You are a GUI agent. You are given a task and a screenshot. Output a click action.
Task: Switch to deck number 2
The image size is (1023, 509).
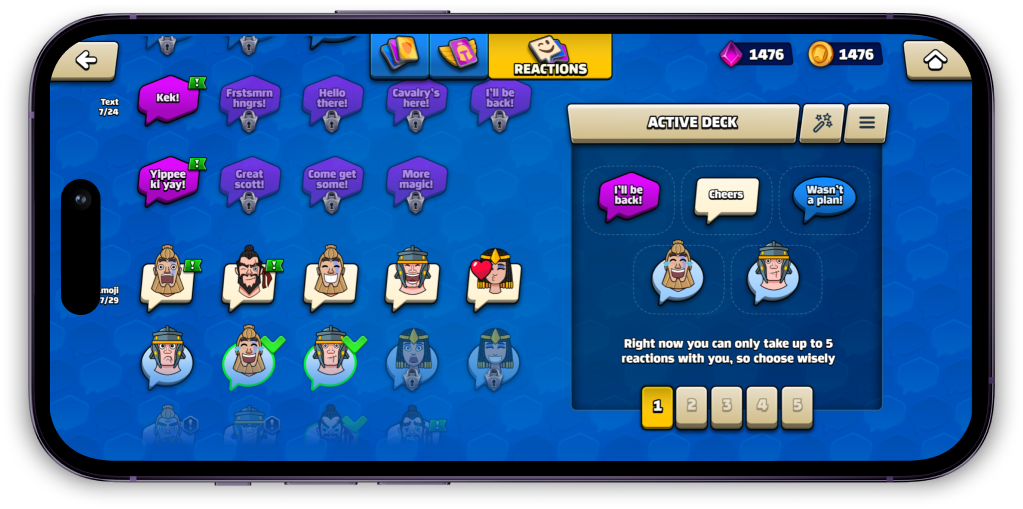pos(691,407)
